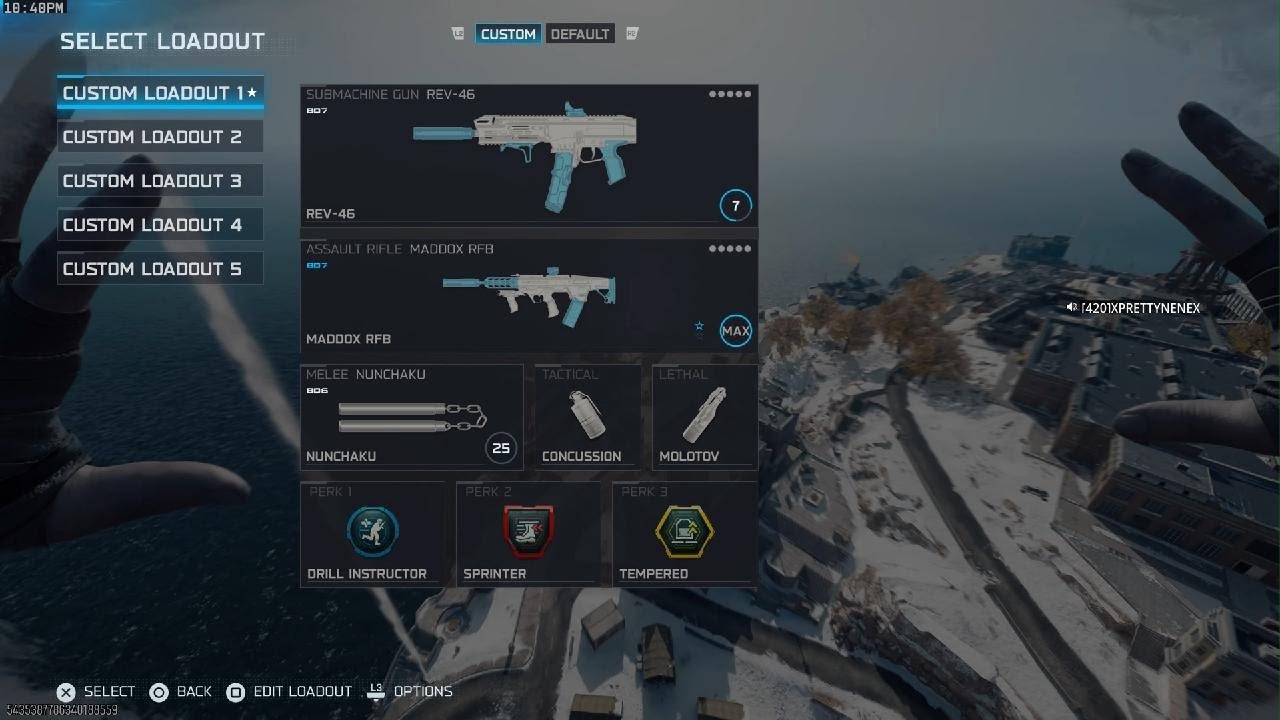
Task: Open the Tempered perk slot
Action: click(x=685, y=534)
